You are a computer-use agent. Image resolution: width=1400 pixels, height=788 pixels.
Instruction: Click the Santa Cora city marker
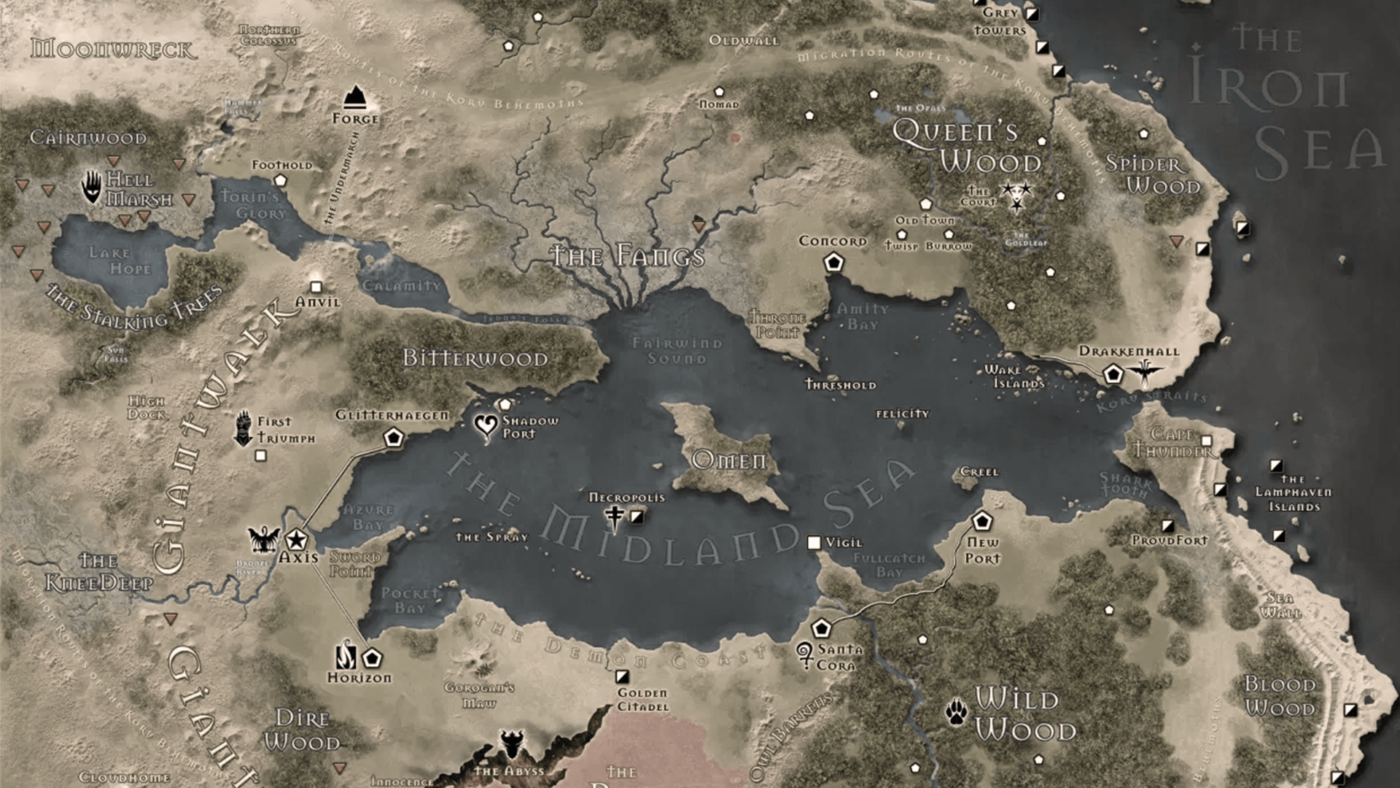click(x=822, y=628)
